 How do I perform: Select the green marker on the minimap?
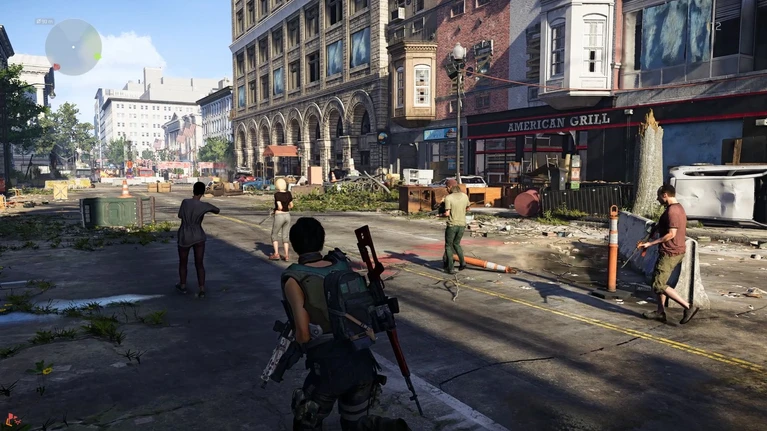(x=97, y=56)
